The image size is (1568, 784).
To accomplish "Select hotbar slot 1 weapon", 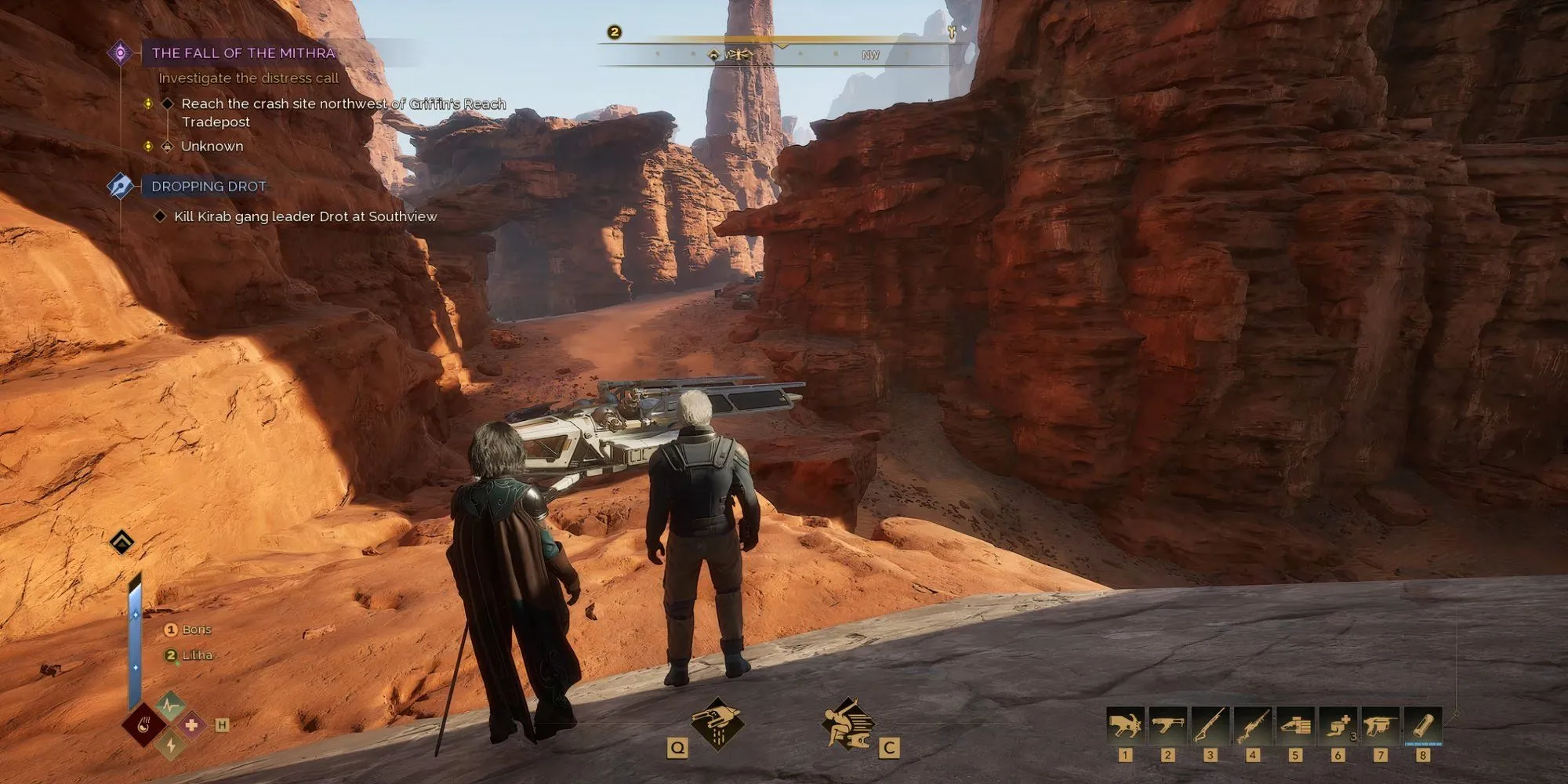I will (1125, 727).
